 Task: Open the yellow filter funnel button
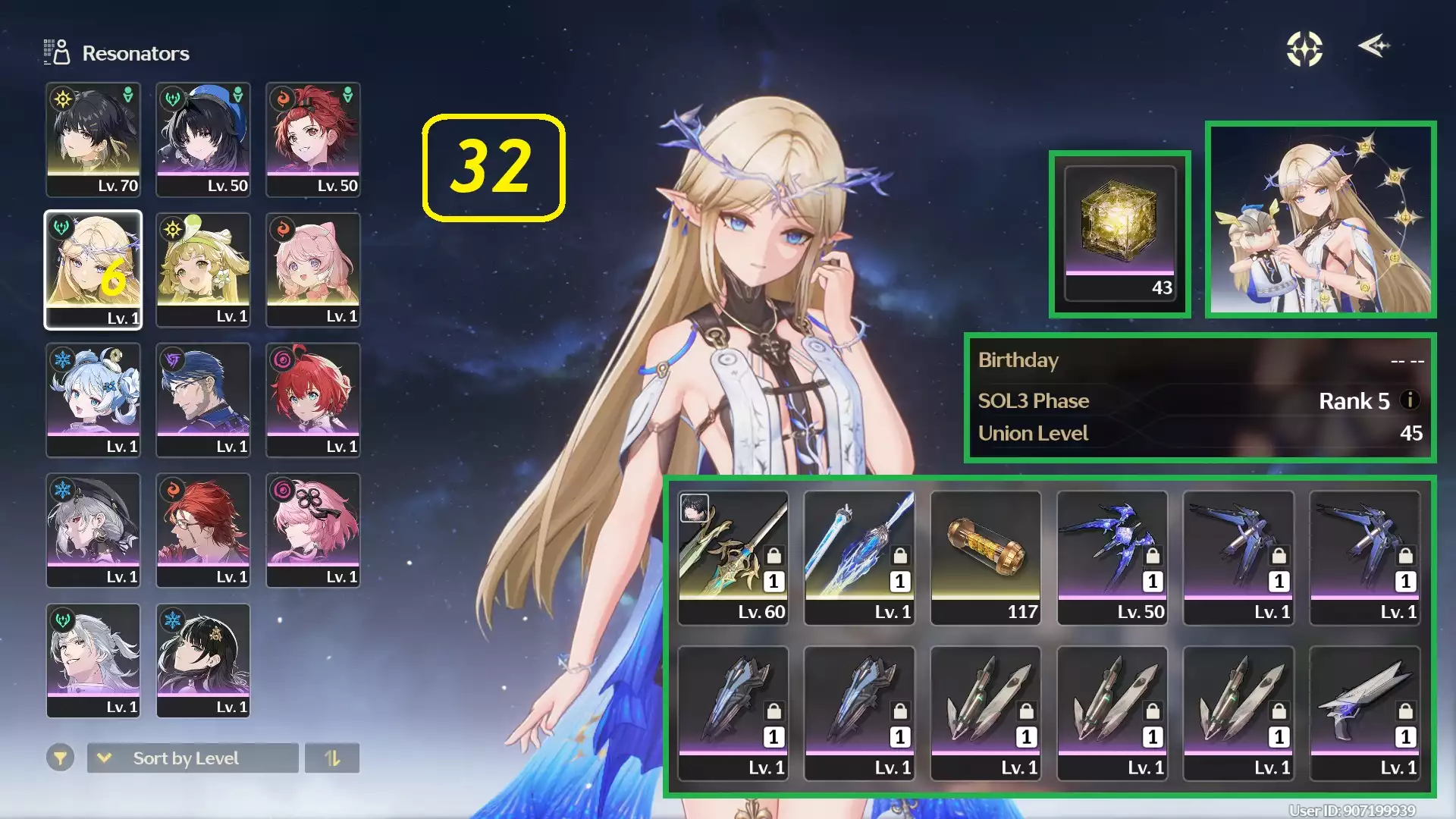pos(60,758)
